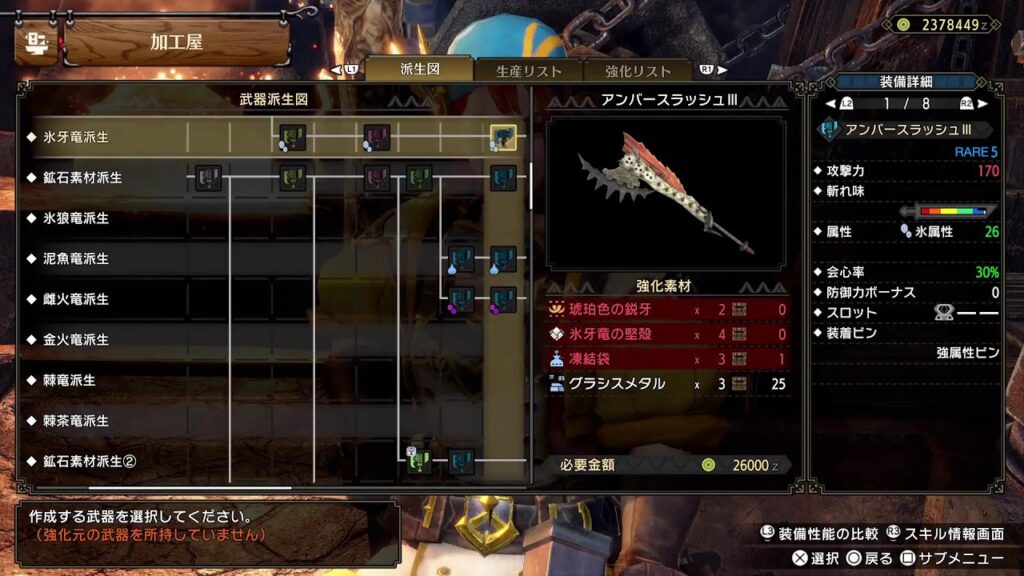The image size is (1024, 576).
Task: Open the 生産リスト tab
Action: [x=529, y=71]
